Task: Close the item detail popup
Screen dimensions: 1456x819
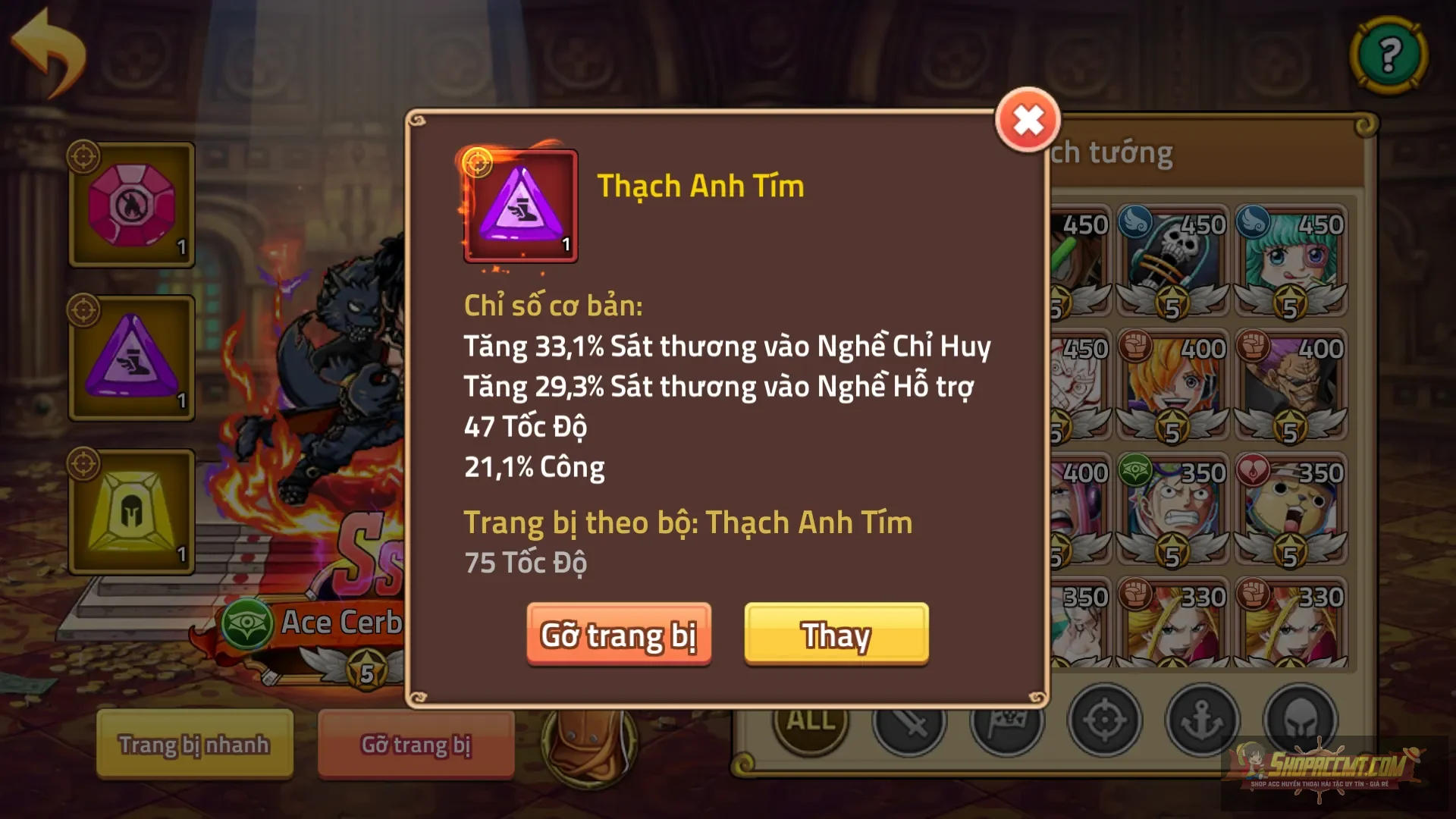Action: pos(1028,118)
